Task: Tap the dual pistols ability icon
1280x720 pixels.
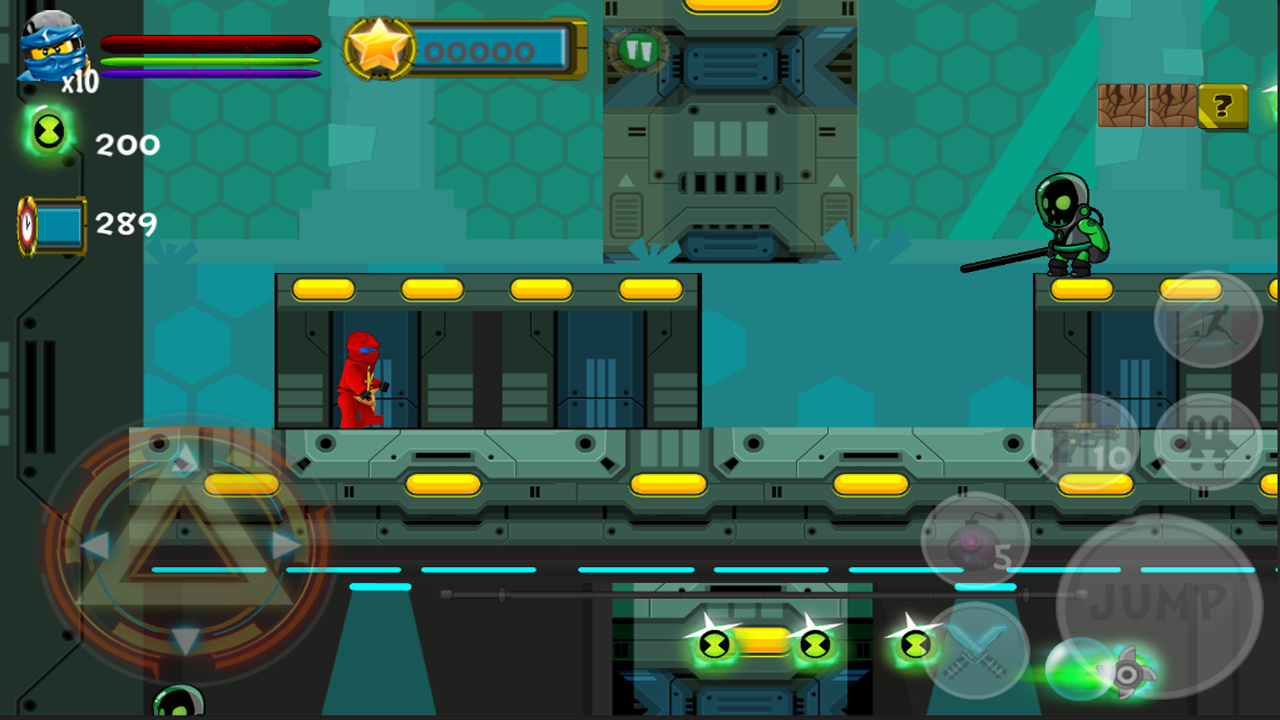Action: tap(1205, 440)
